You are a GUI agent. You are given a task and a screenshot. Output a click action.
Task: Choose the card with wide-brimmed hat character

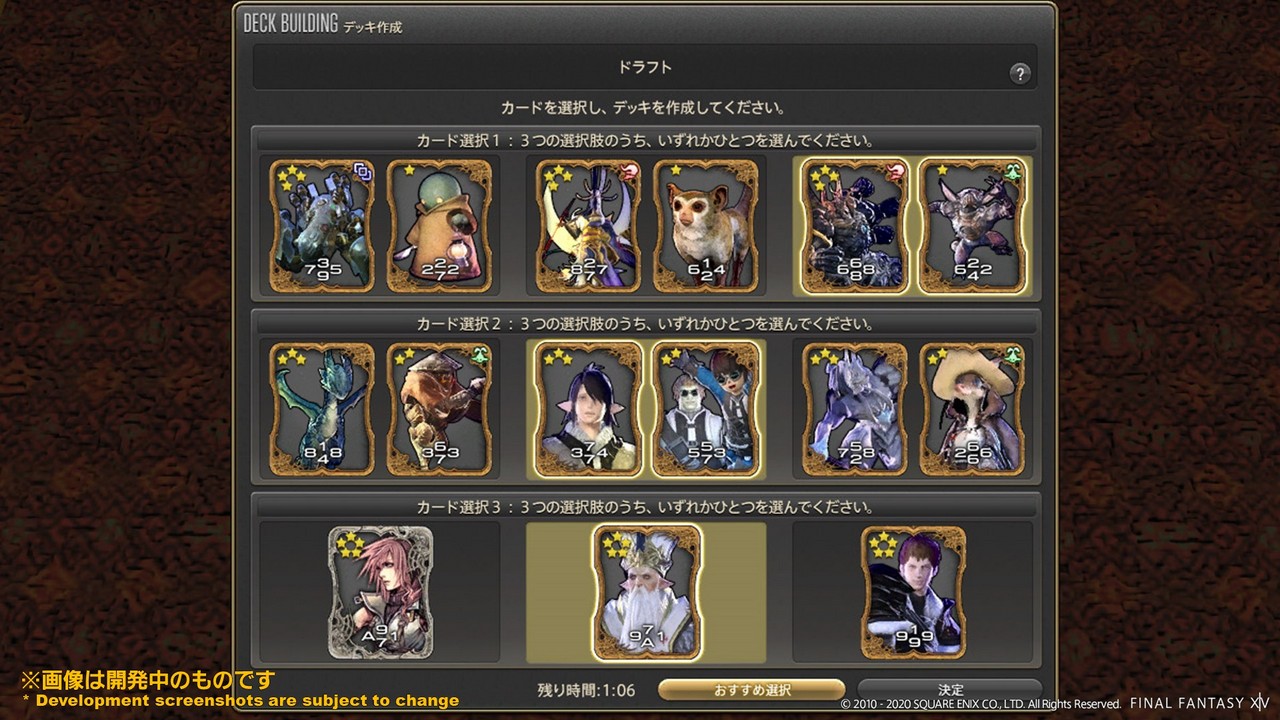[971, 409]
